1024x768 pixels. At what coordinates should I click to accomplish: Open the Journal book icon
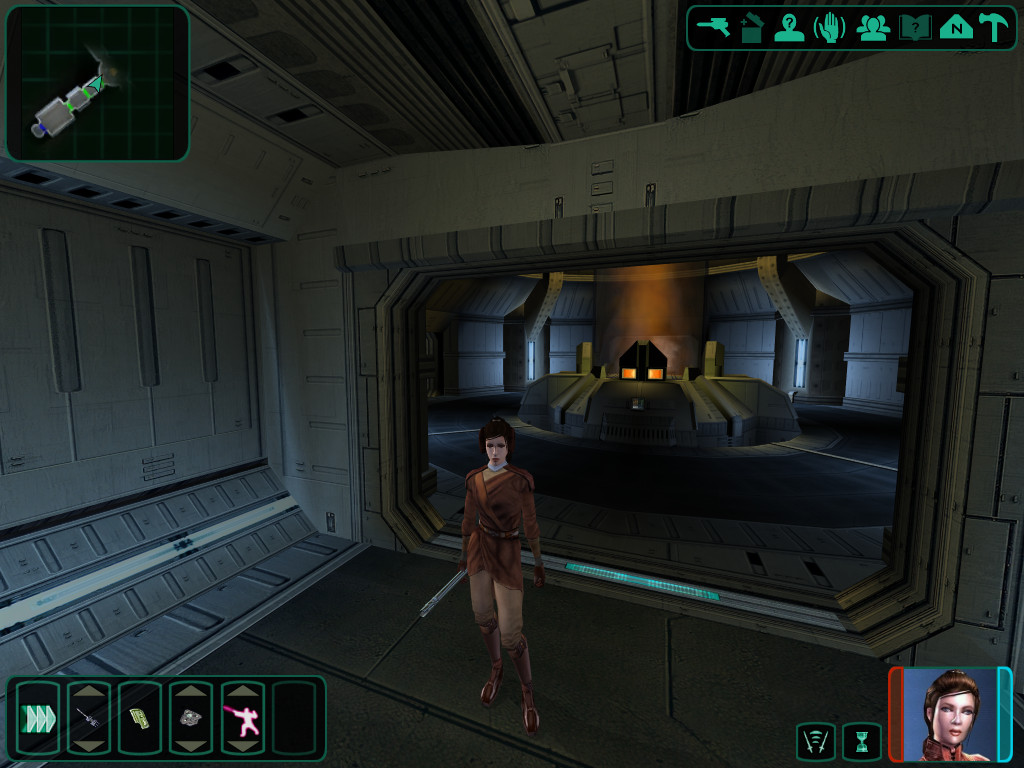click(914, 27)
